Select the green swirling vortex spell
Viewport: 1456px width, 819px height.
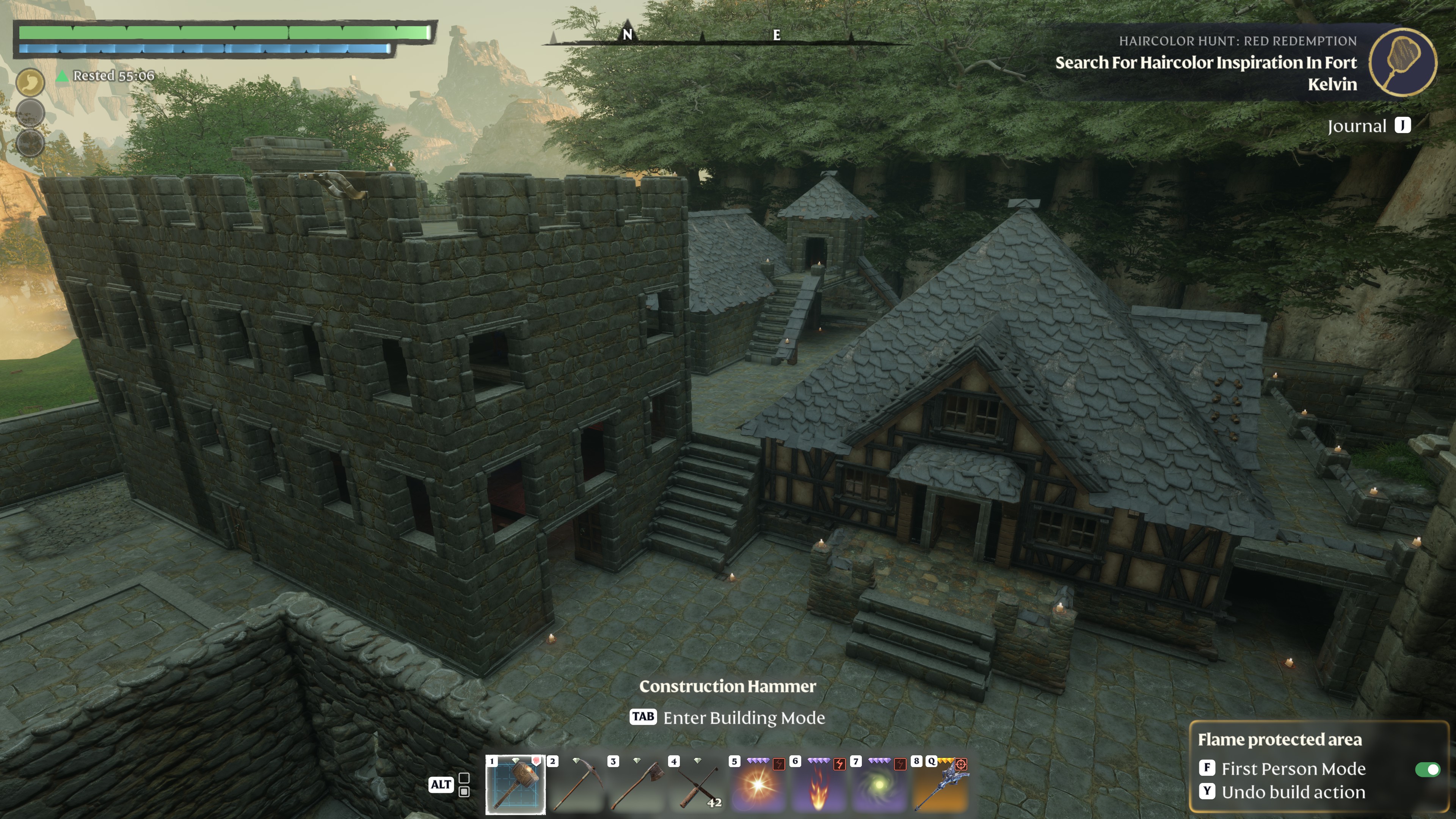879,785
